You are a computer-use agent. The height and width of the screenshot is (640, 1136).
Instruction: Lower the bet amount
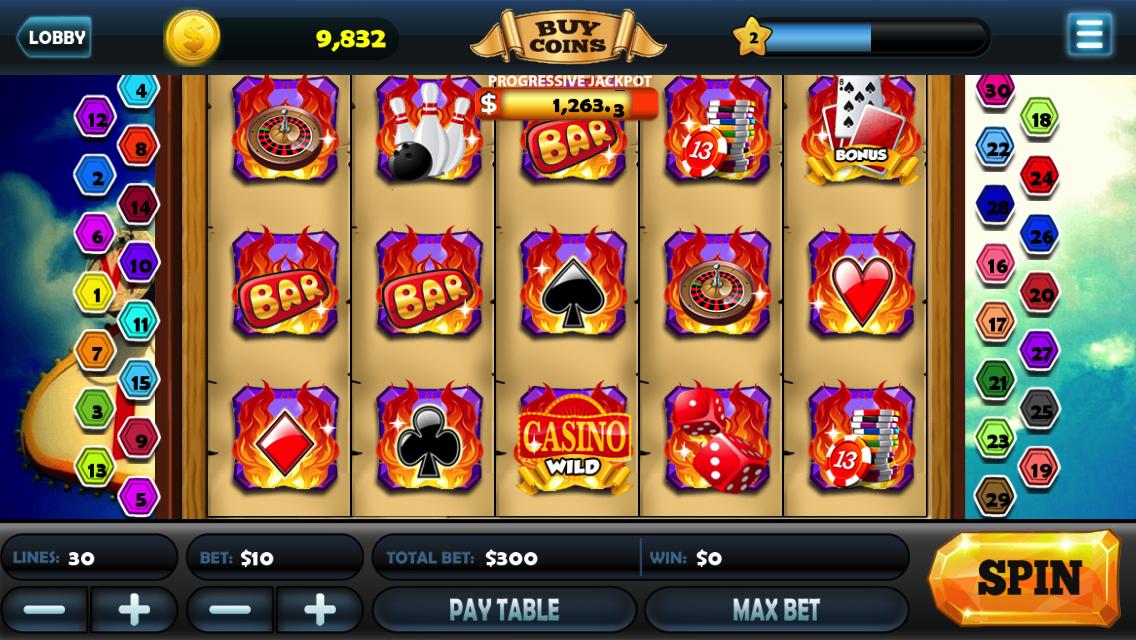(230, 609)
